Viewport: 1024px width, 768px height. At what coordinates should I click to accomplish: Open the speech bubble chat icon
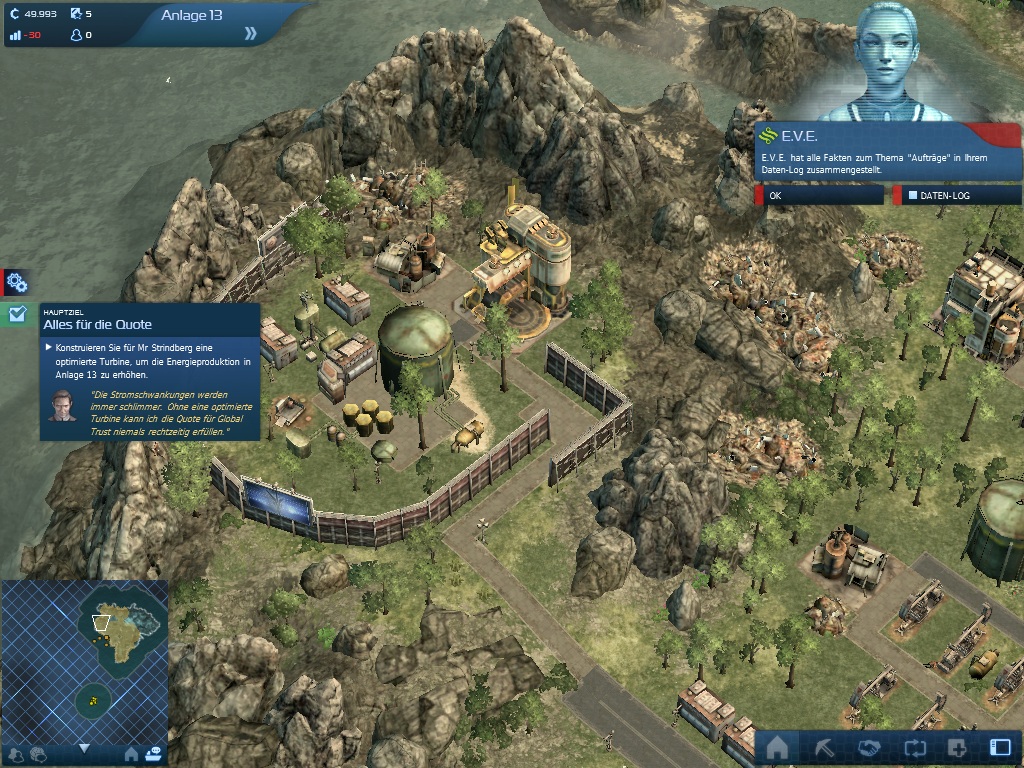click(x=38, y=754)
